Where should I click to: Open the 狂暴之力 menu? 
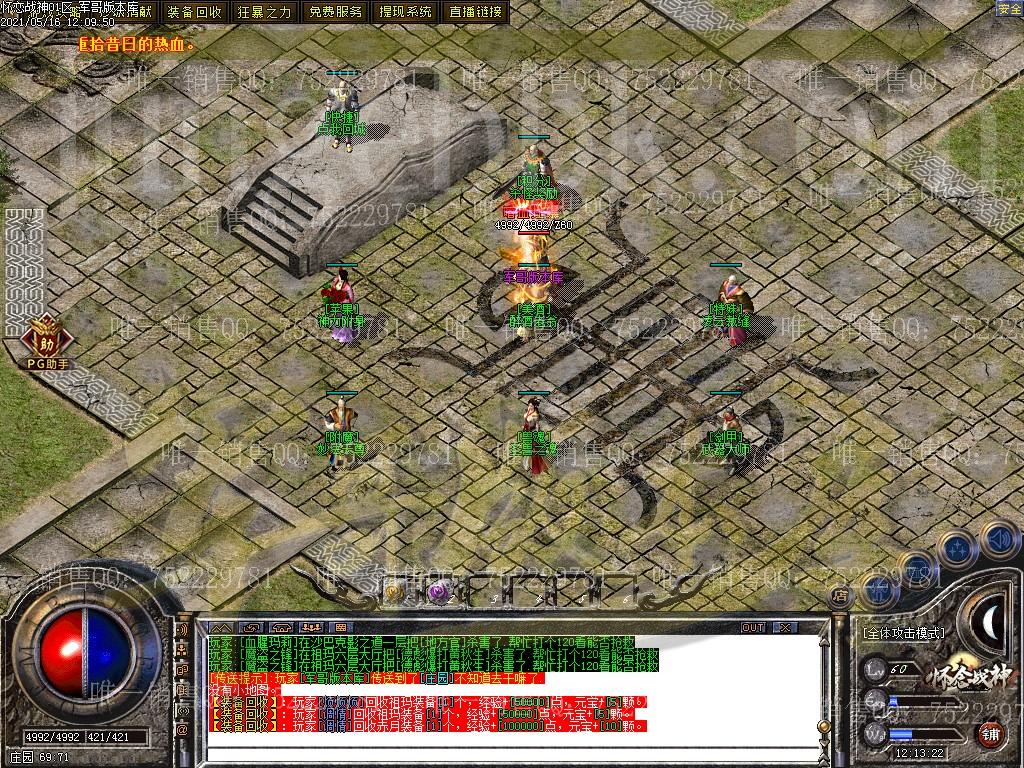(x=265, y=12)
